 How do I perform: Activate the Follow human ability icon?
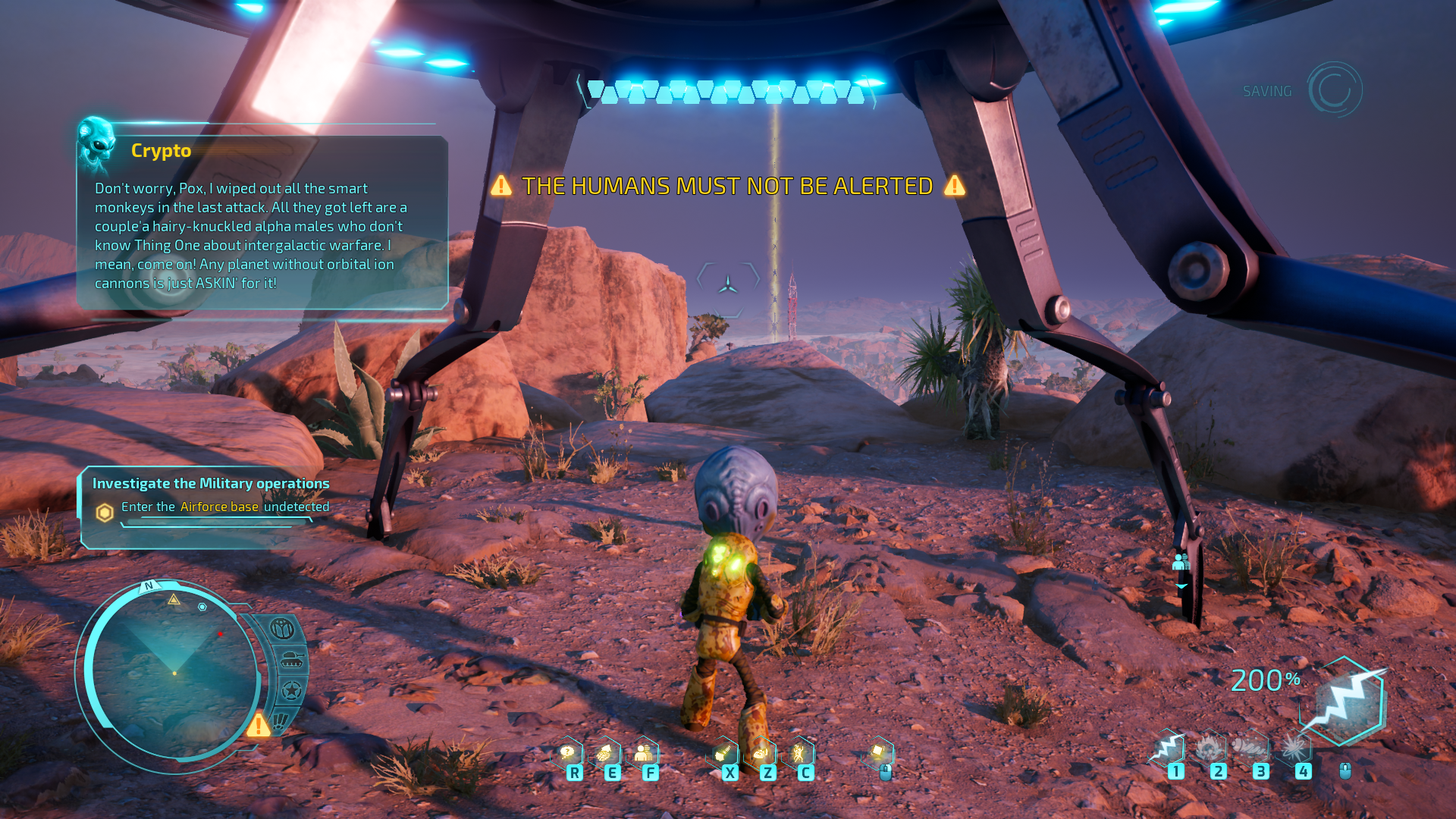tap(643, 754)
